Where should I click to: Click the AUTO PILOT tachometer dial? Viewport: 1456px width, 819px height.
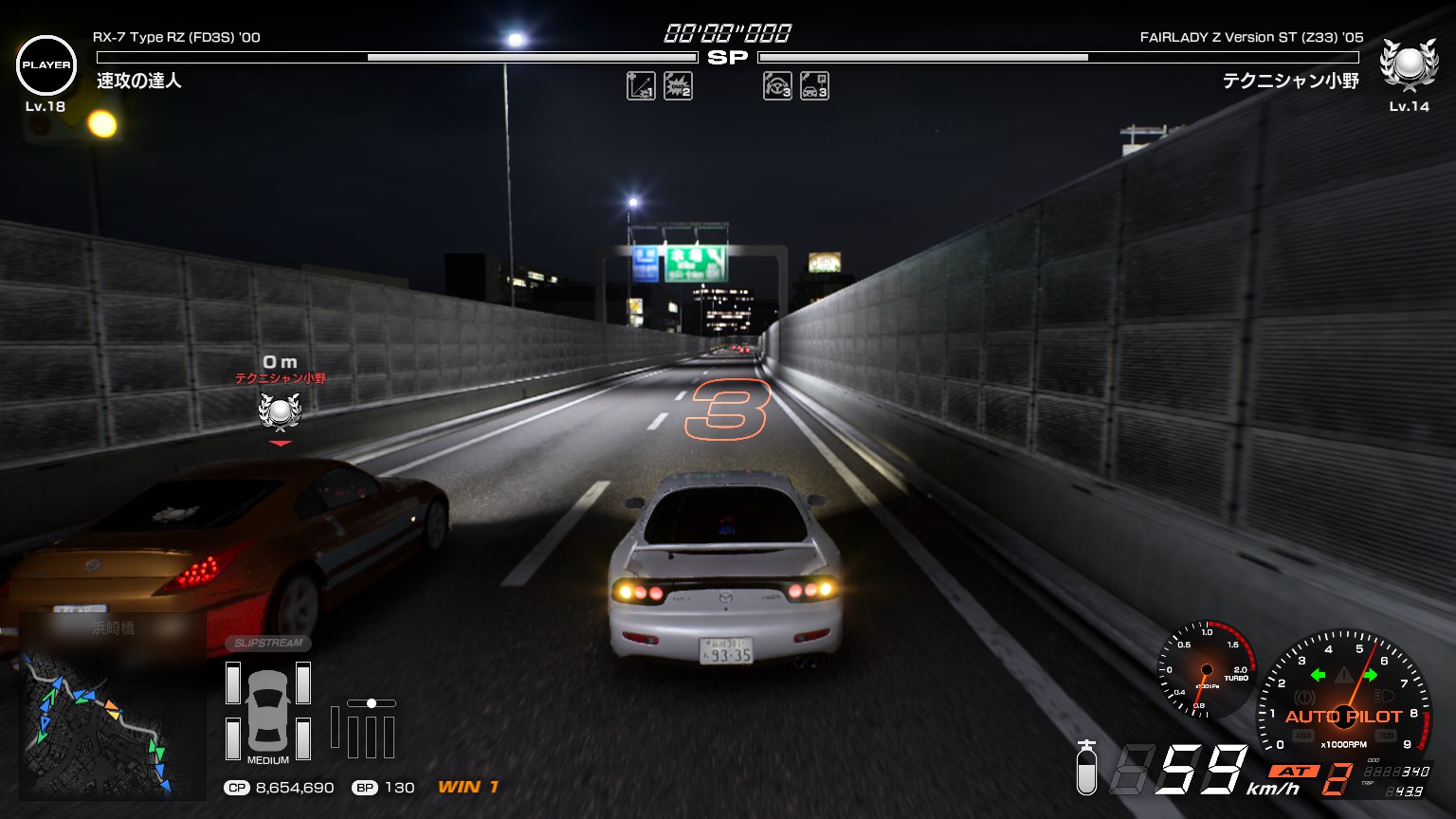point(1343,697)
